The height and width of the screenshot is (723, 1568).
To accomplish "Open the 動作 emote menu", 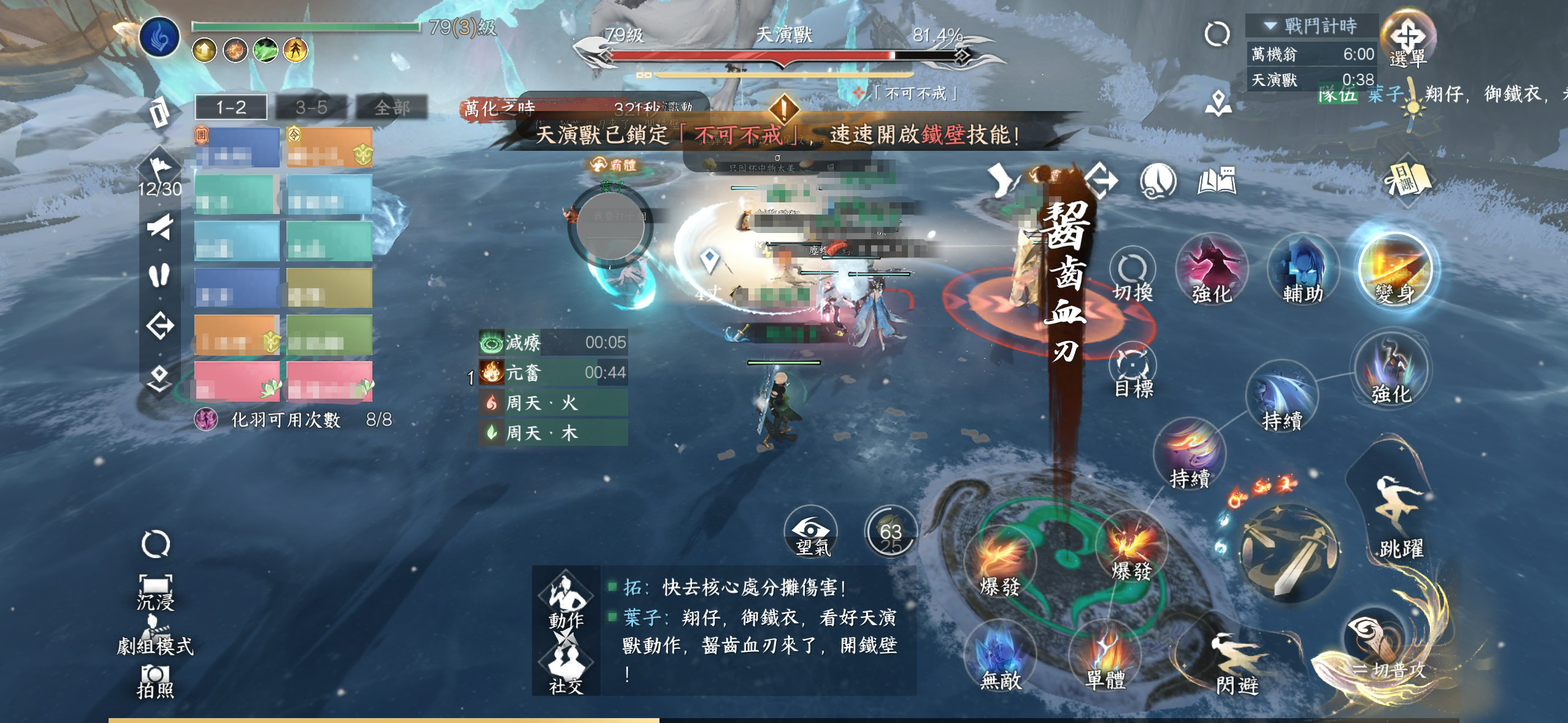I will 565,600.
